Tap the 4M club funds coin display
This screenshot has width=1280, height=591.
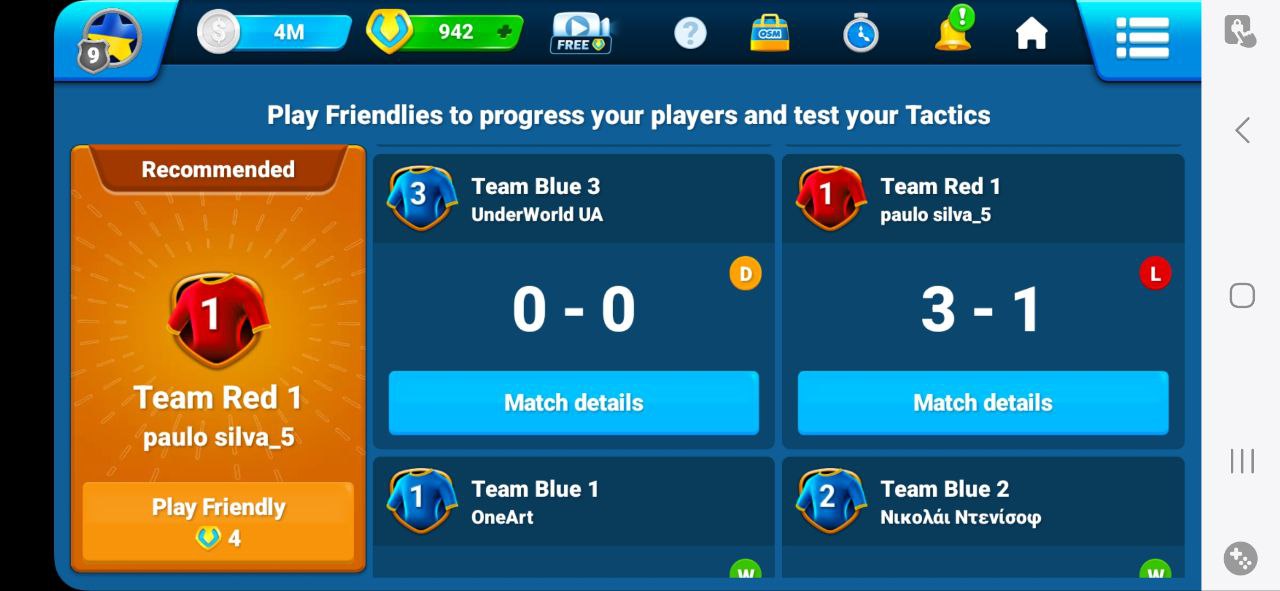[274, 33]
